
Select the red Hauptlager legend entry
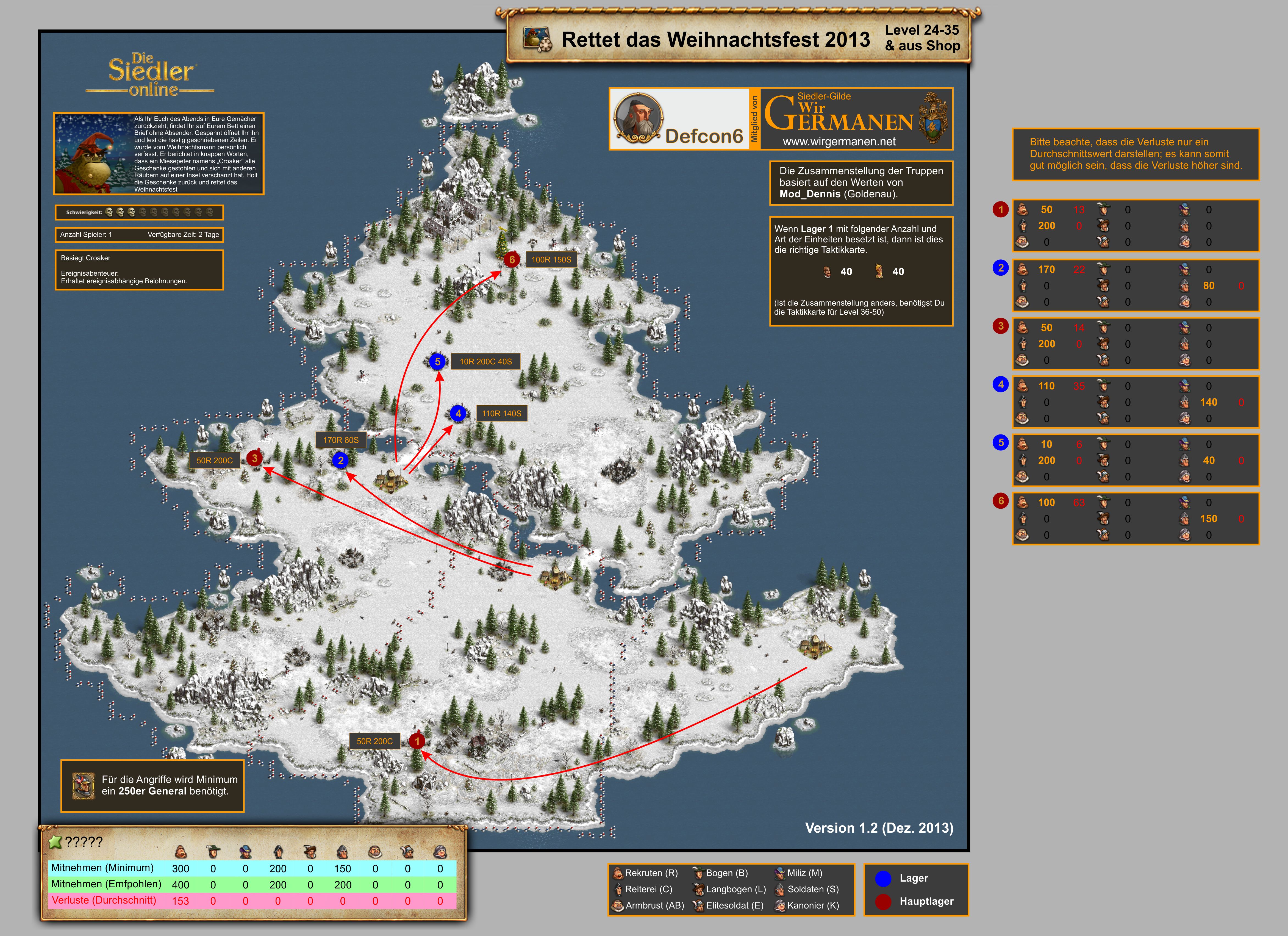point(883,901)
